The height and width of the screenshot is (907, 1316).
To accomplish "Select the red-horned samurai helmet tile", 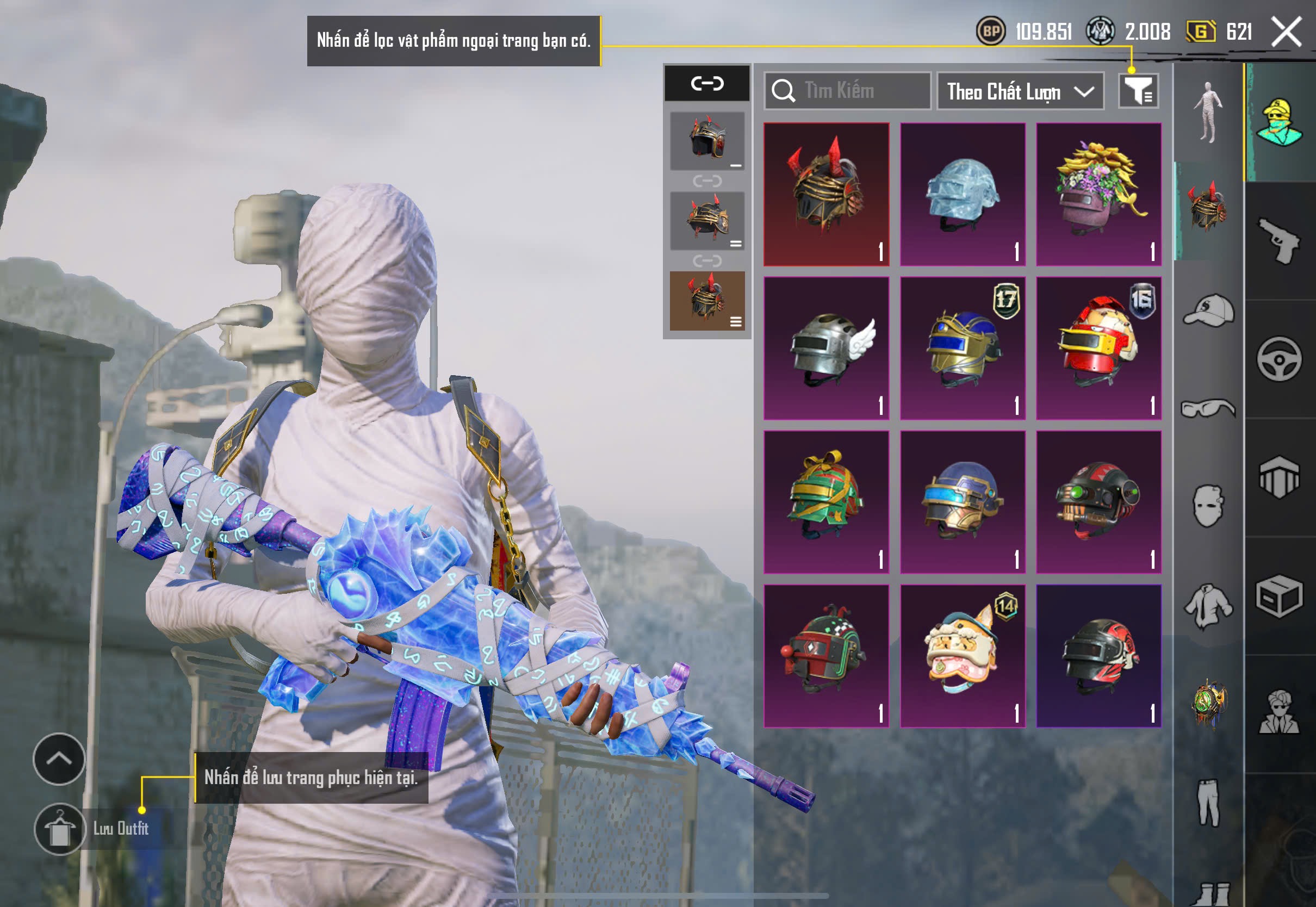I will point(826,194).
